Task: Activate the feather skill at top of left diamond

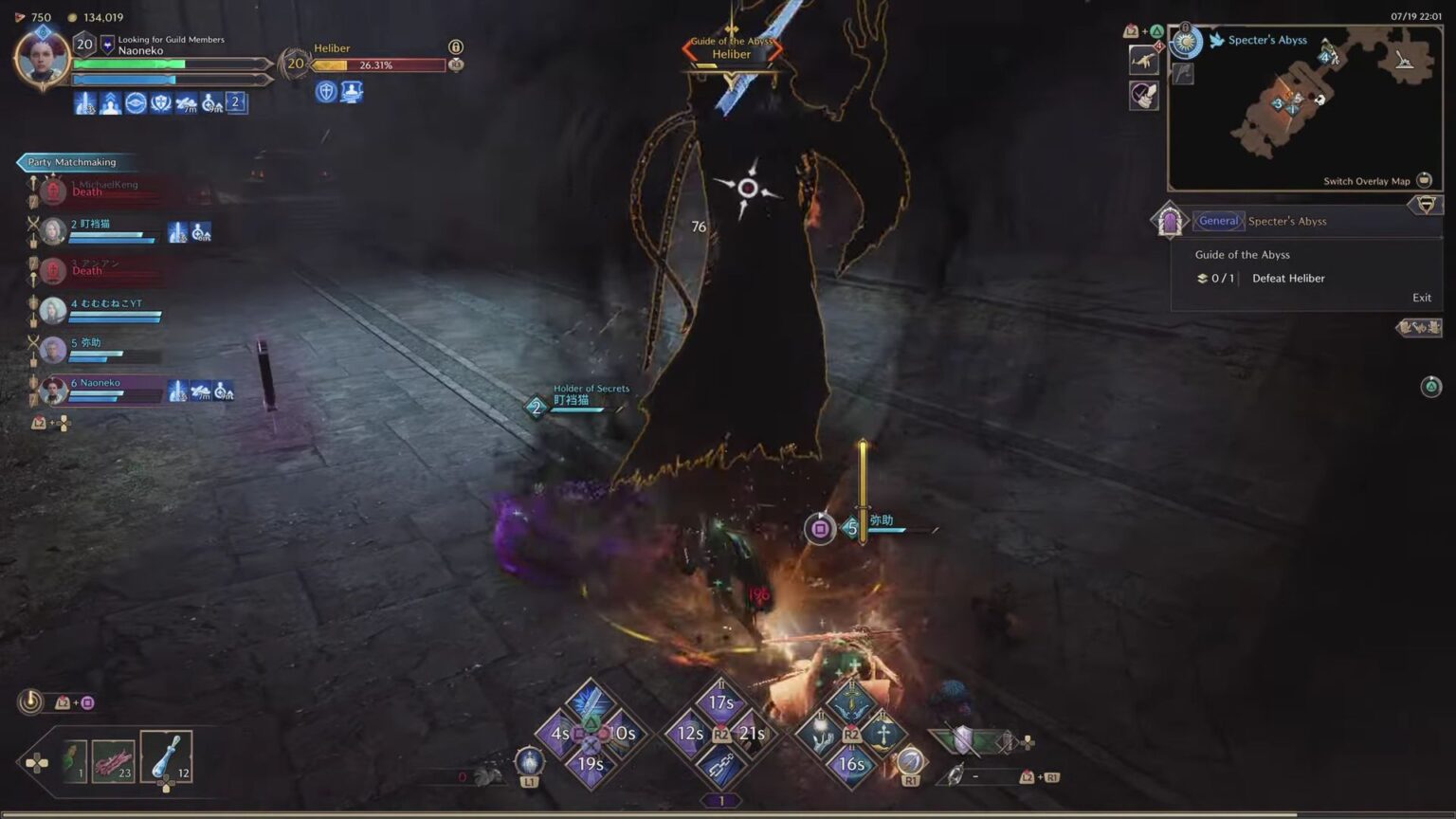Action: (x=590, y=702)
